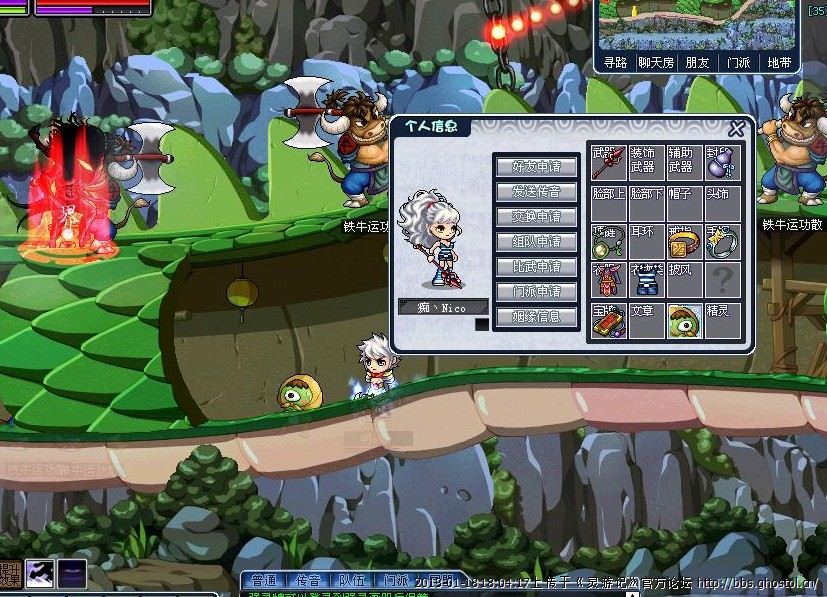Inspect the green one-eyed pet slot
Screen dimensions: 827x597
685,321
